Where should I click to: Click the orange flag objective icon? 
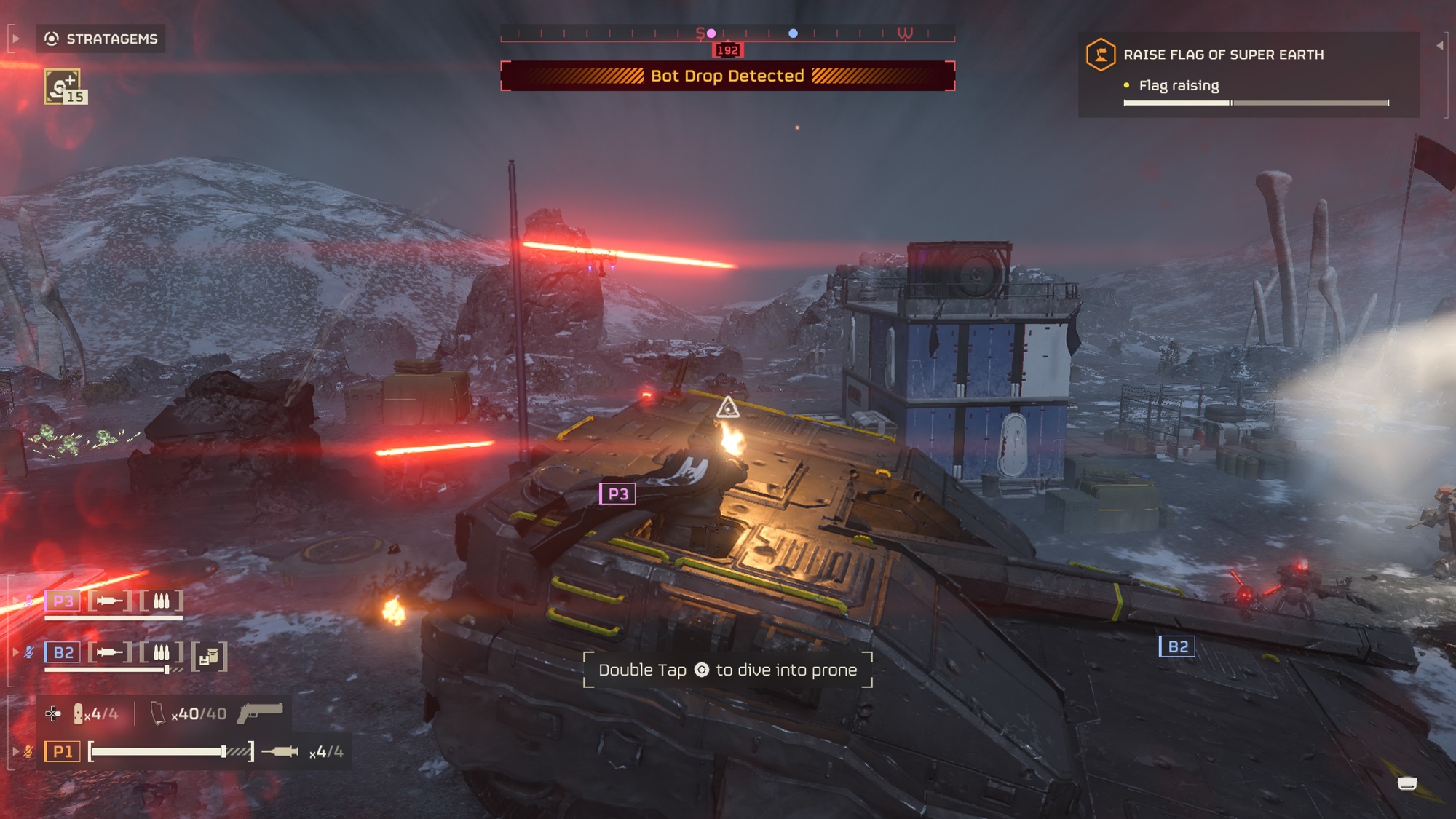pyautogui.click(x=1100, y=55)
